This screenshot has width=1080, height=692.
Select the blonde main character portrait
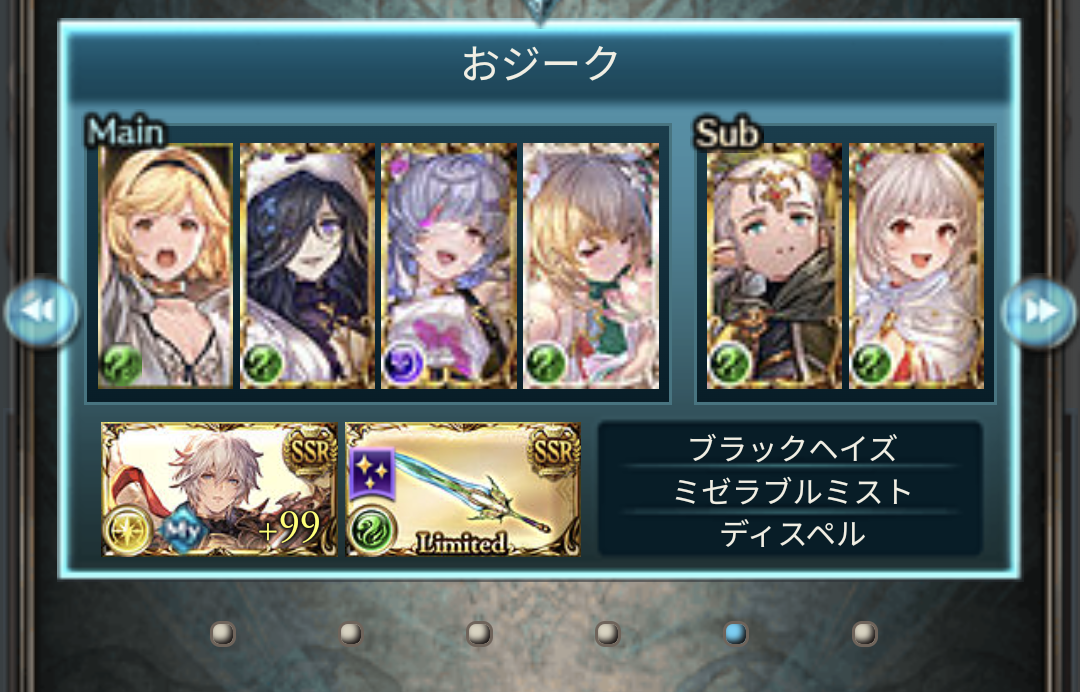(x=166, y=266)
